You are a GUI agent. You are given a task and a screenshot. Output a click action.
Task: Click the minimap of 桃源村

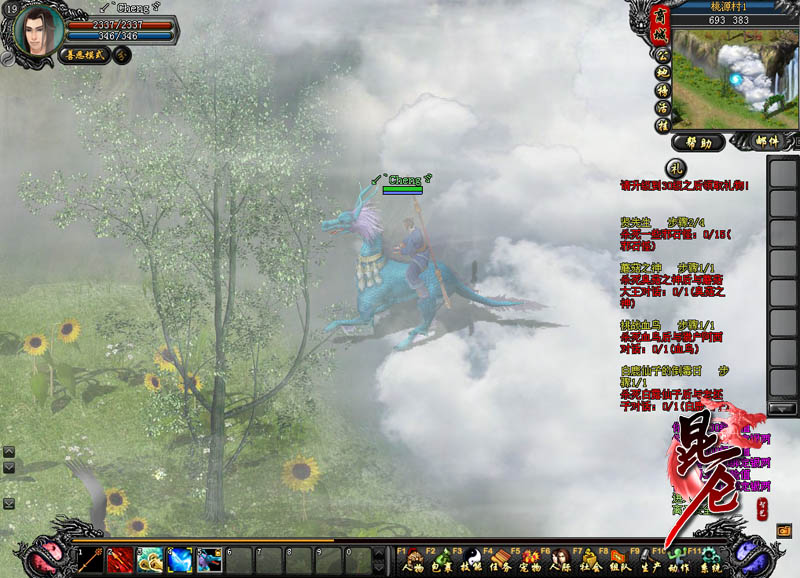click(735, 78)
